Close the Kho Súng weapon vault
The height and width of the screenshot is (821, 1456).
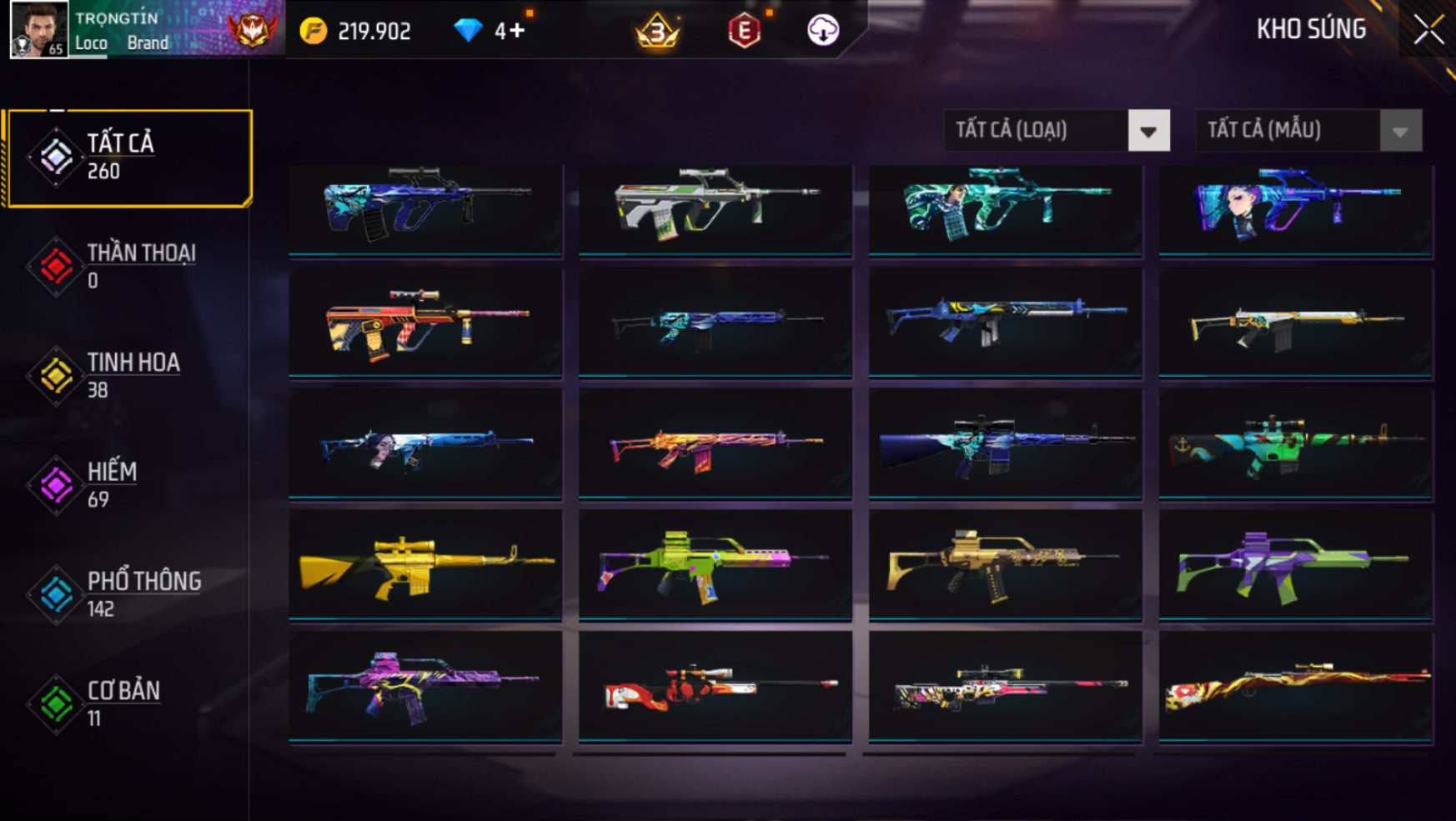pyautogui.click(x=1428, y=30)
